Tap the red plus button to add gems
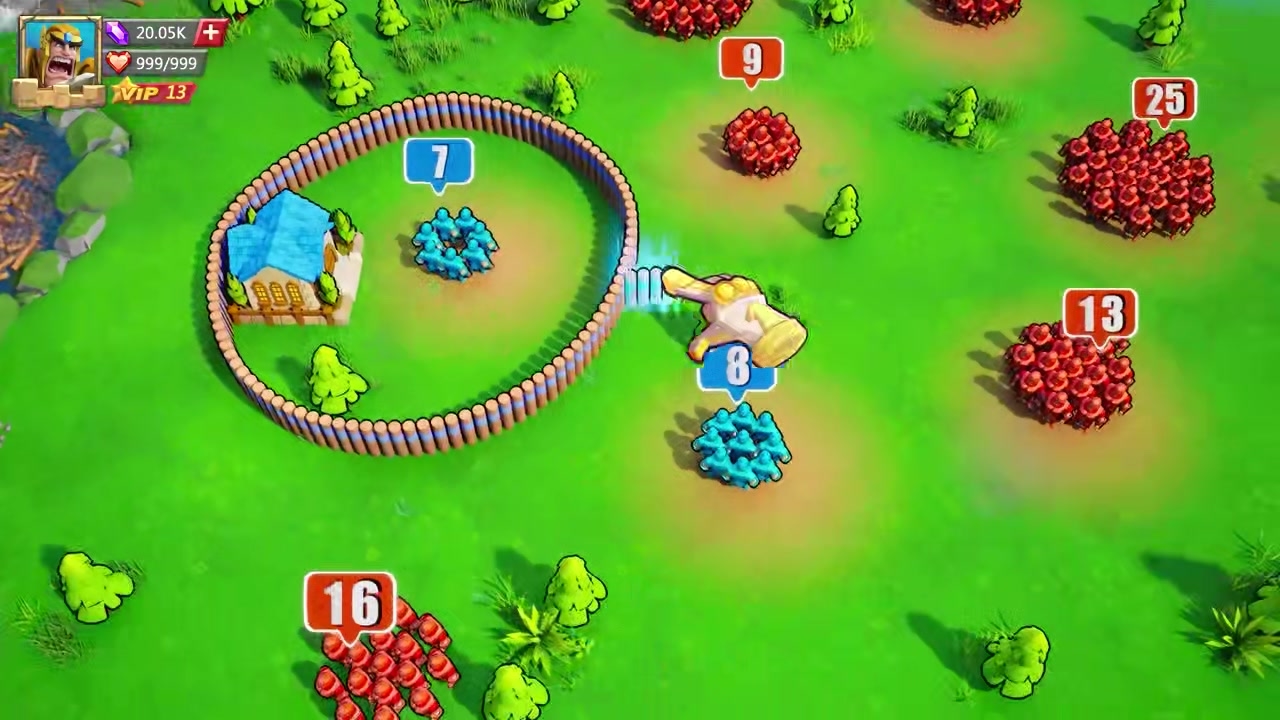Screen dimensions: 1280x720 coord(210,33)
